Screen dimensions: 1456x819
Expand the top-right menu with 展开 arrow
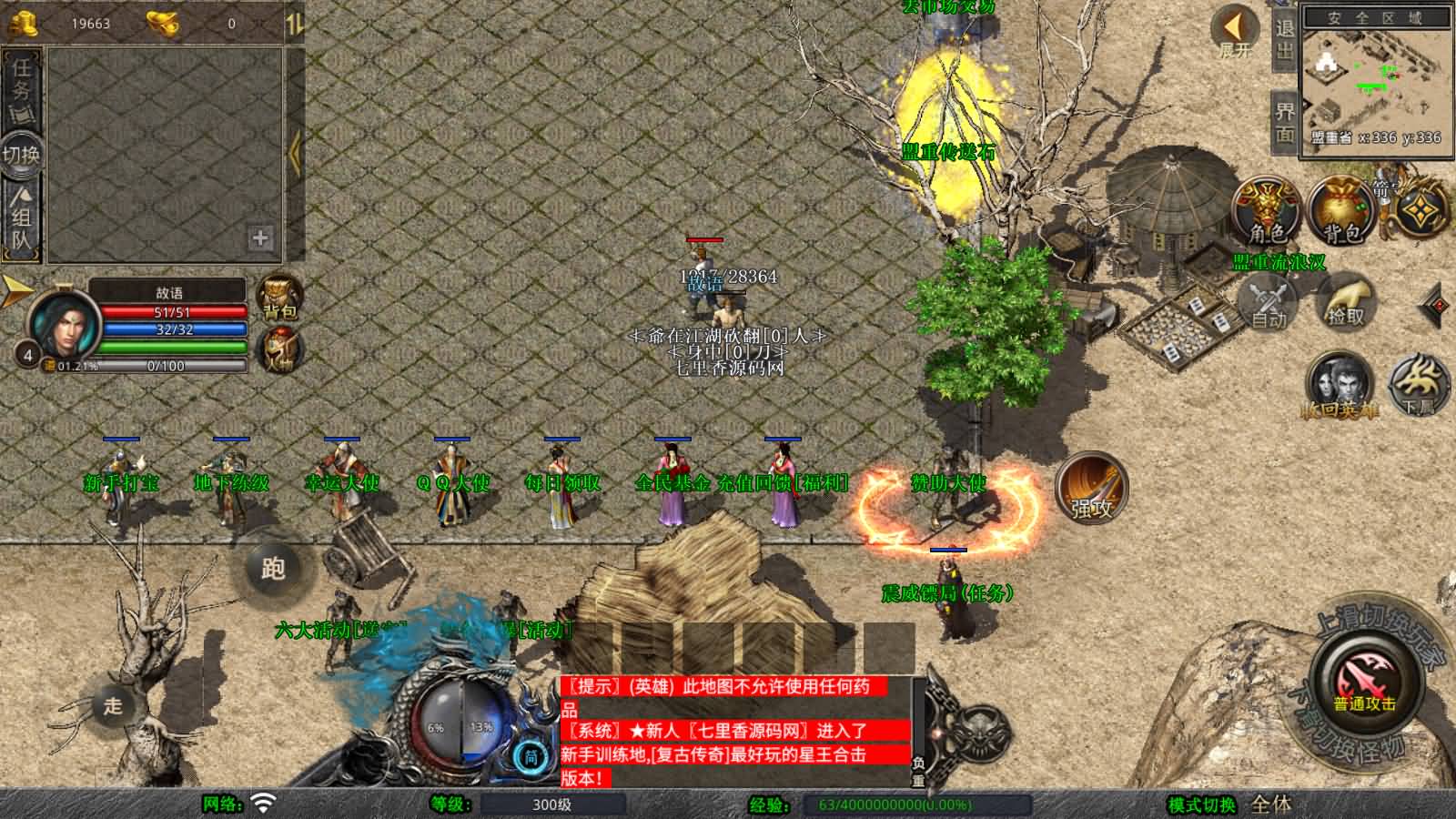coord(1235,30)
